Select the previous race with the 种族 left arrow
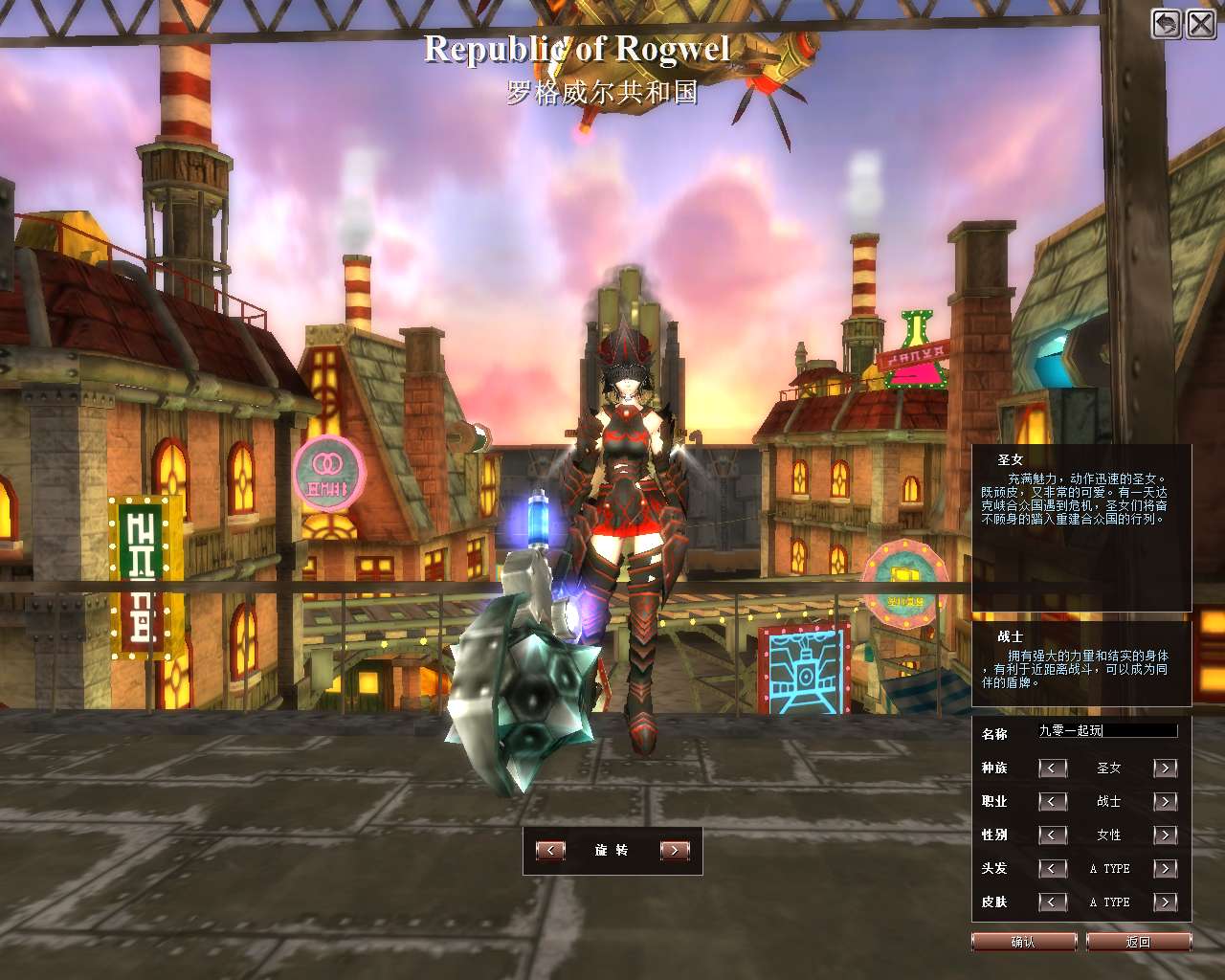The image size is (1225, 980). pyautogui.click(x=1053, y=768)
